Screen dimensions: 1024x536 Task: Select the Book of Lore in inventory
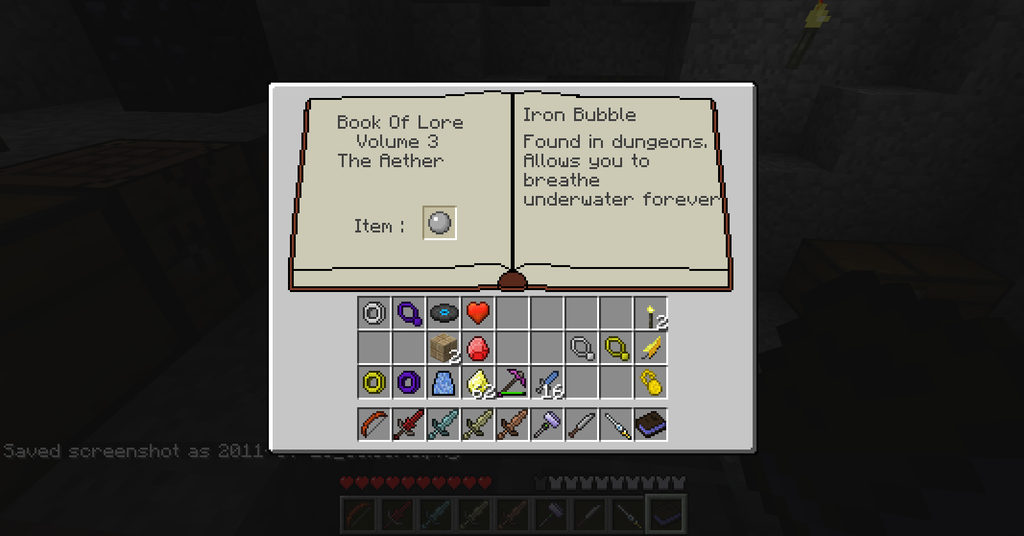click(650, 424)
